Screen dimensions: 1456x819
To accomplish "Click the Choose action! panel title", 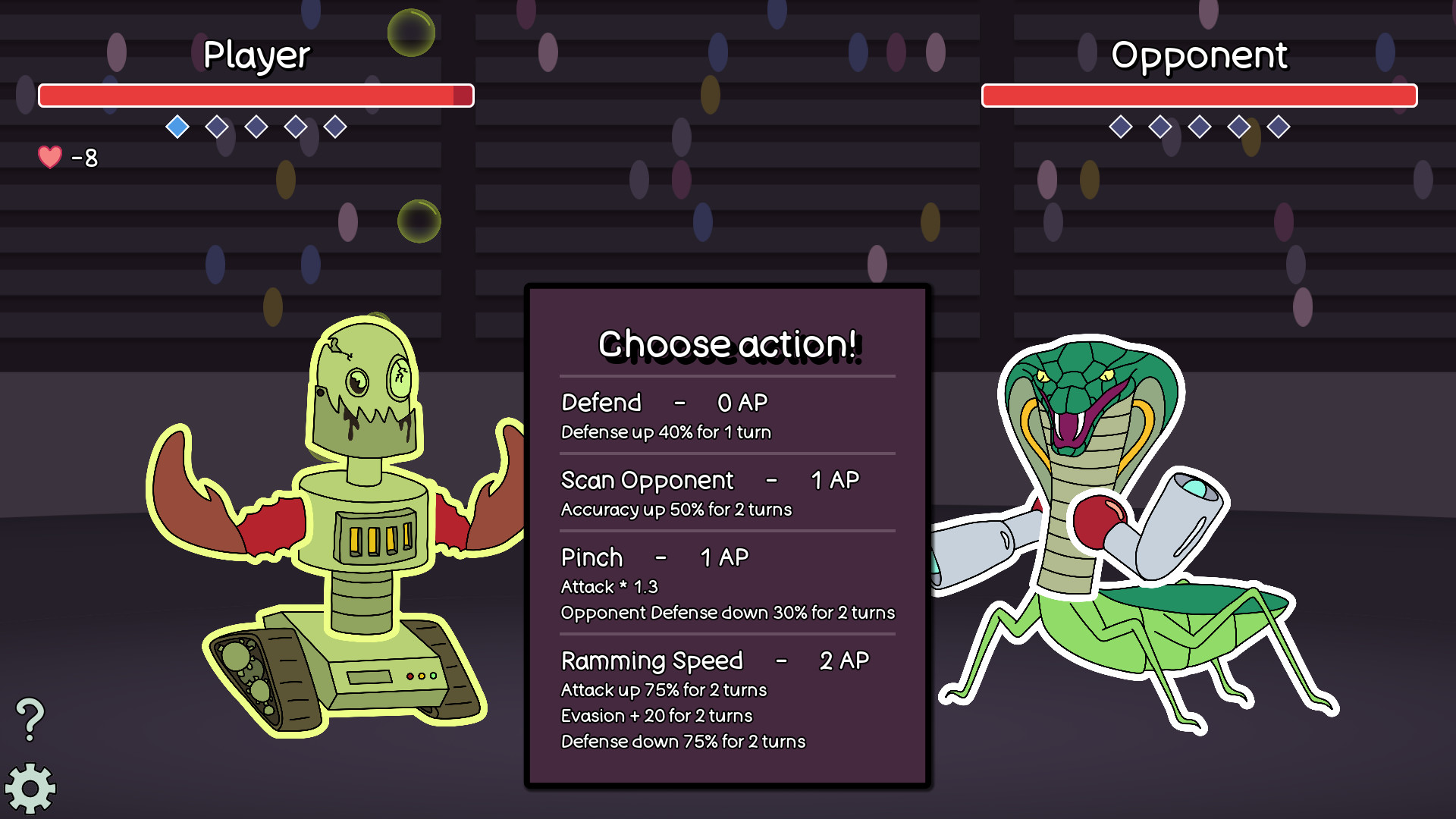I will click(x=727, y=344).
